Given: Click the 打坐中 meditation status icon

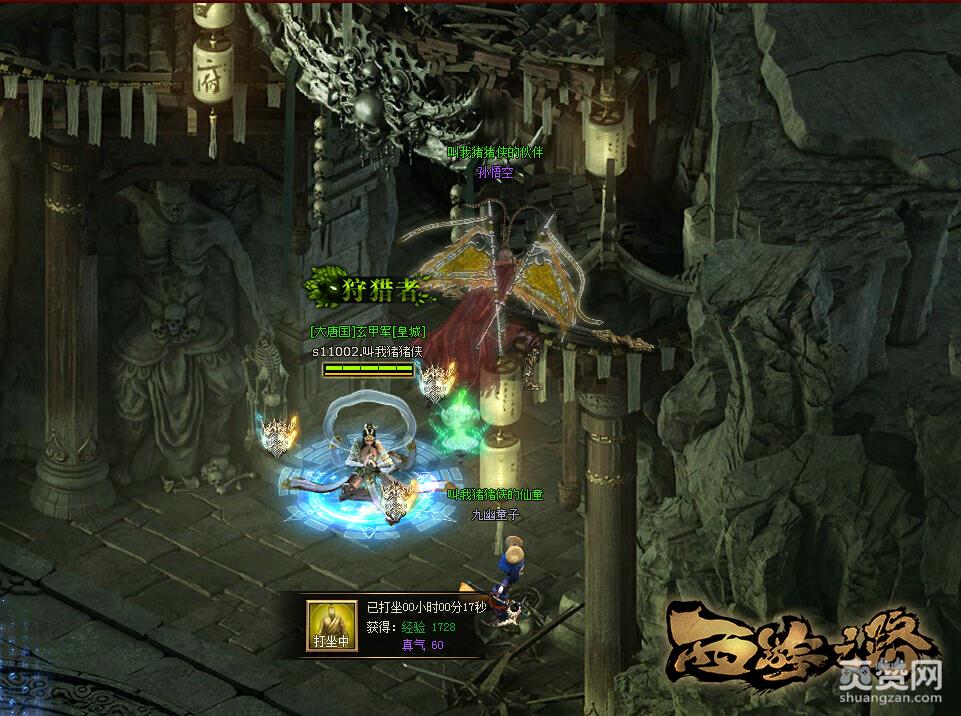Looking at the screenshot, I should [x=332, y=626].
